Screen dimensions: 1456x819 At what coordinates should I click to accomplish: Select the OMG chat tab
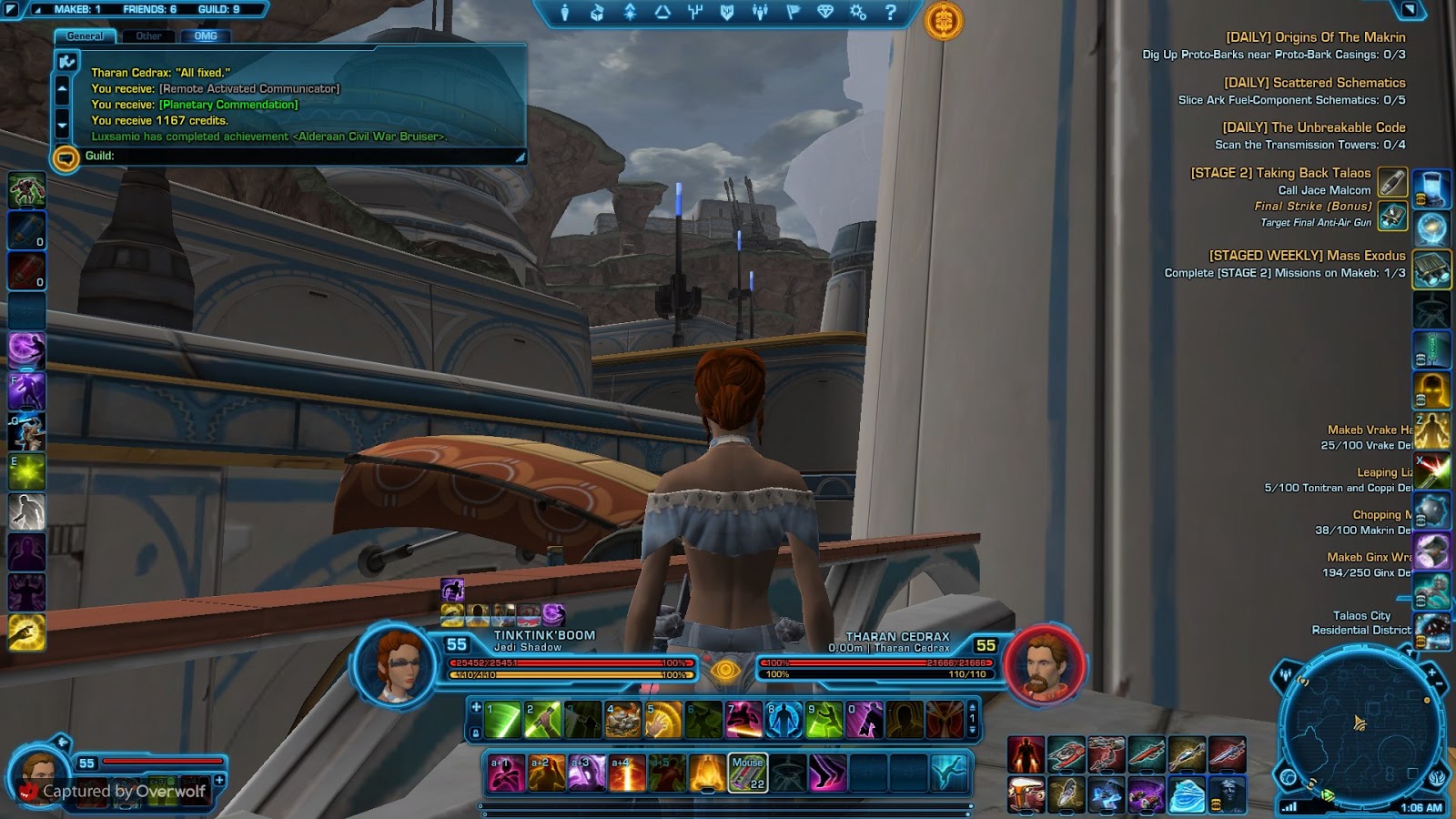[x=206, y=37]
